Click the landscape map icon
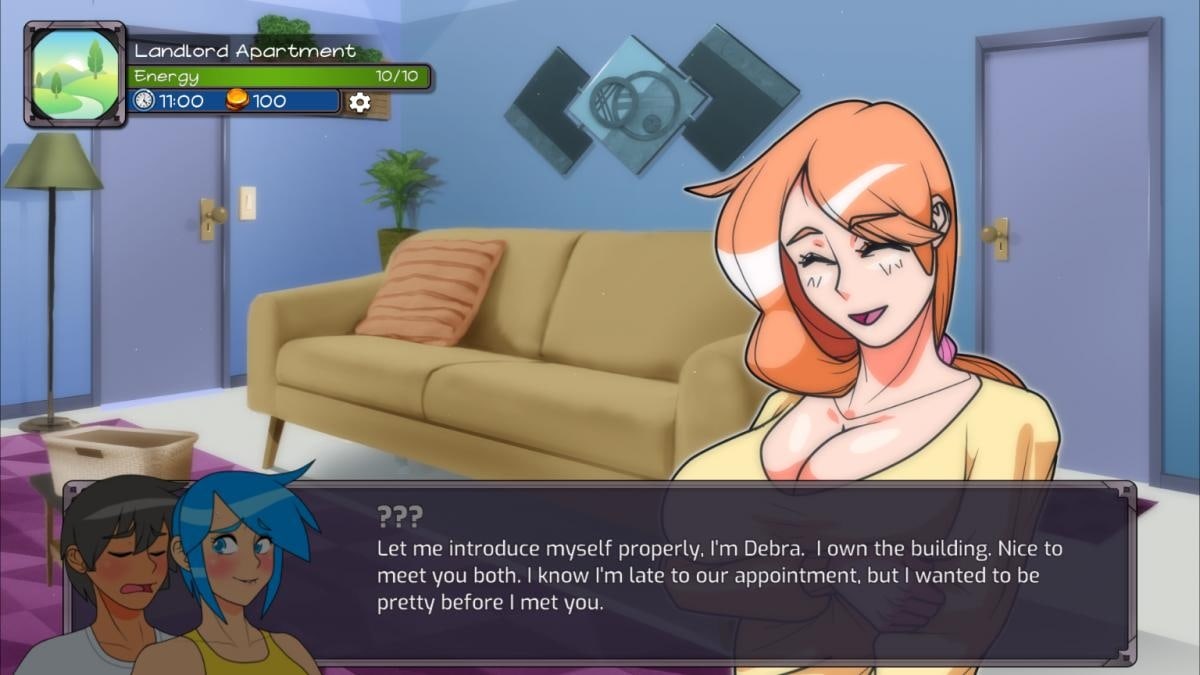 [x=74, y=74]
